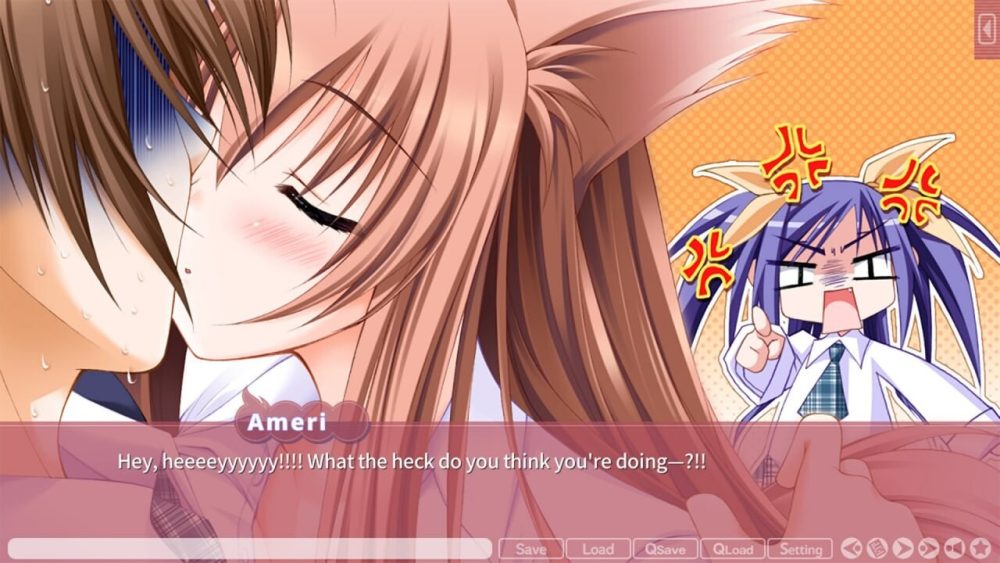Open the backlog document icon
Screen dimensions: 1000x563
[x=877, y=548]
